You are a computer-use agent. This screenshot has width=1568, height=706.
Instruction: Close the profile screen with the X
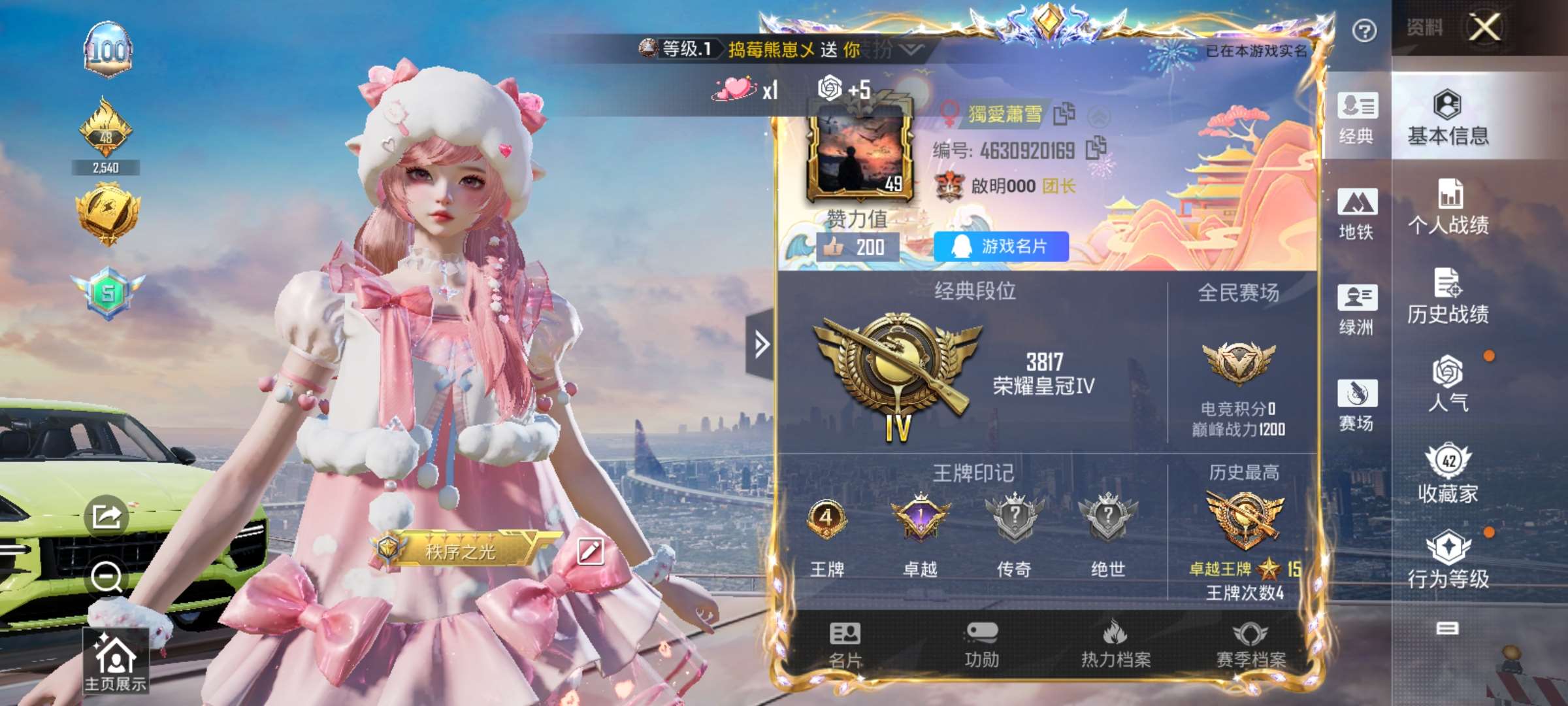point(1484,27)
